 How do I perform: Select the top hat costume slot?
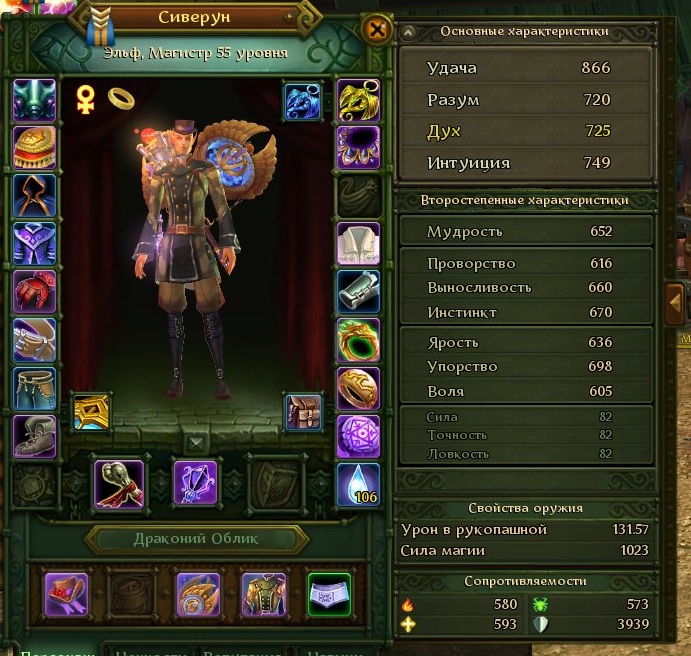[x=66, y=594]
